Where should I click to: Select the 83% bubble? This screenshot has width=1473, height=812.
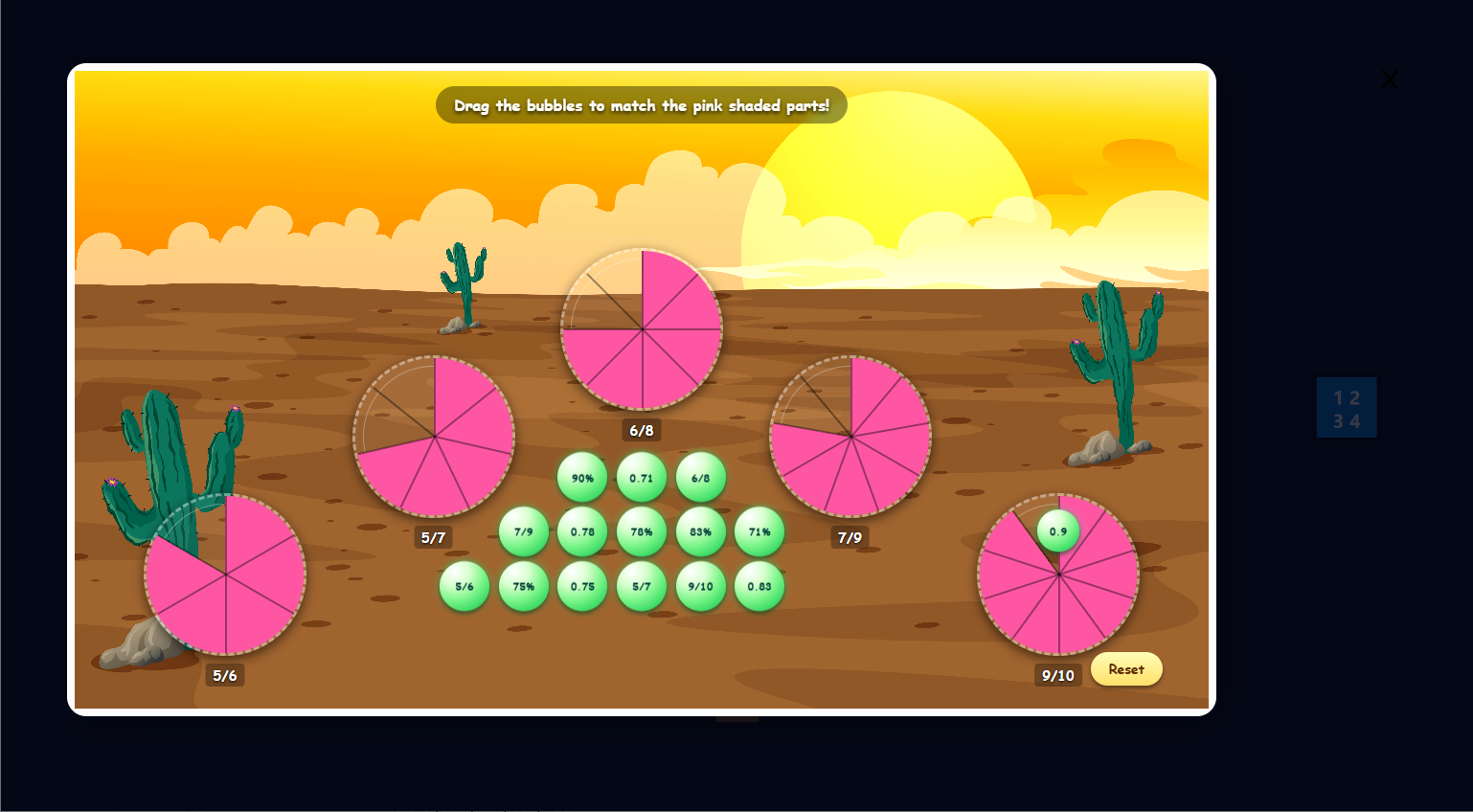point(701,531)
